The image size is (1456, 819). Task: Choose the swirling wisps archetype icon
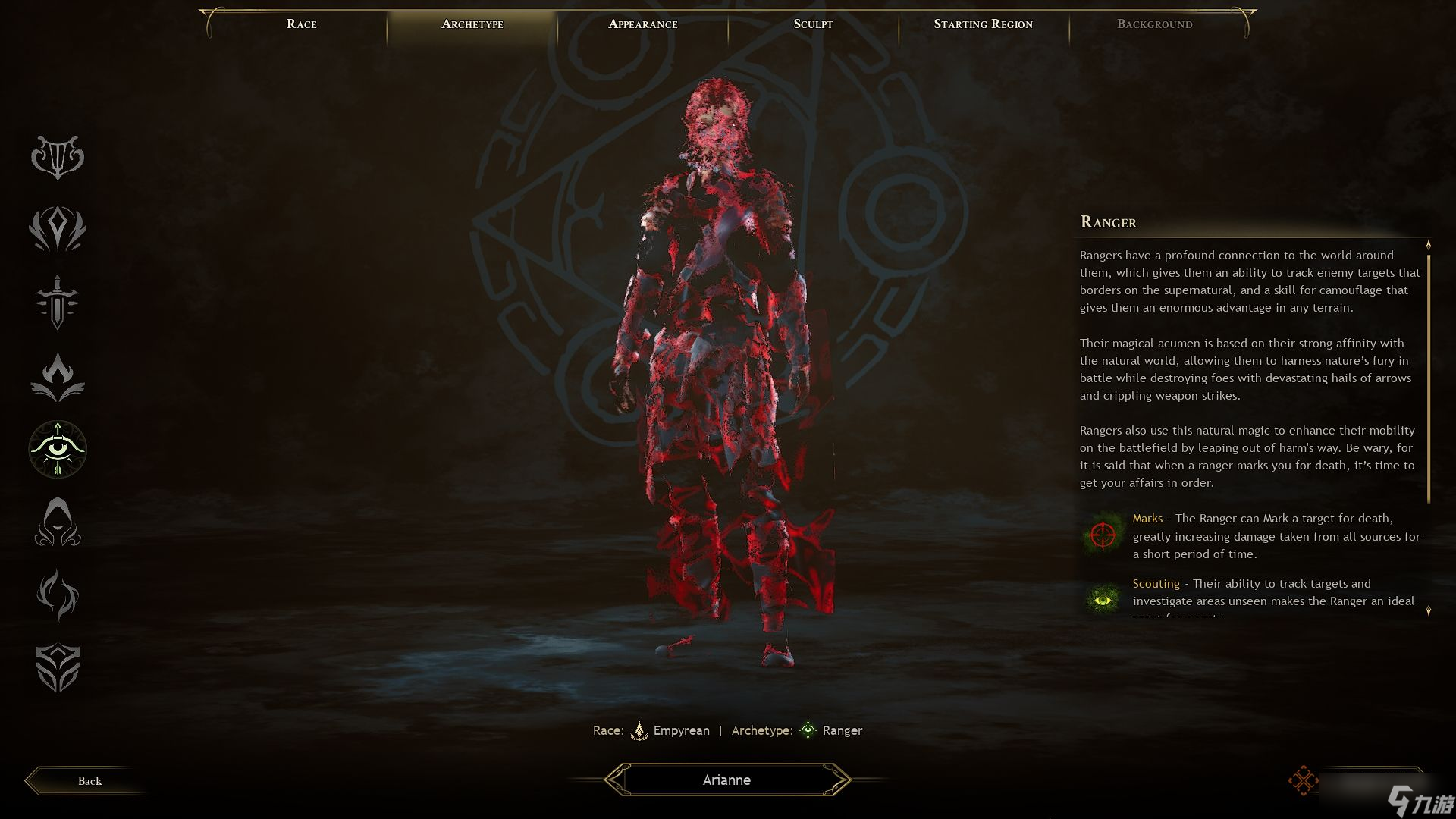(x=58, y=595)
